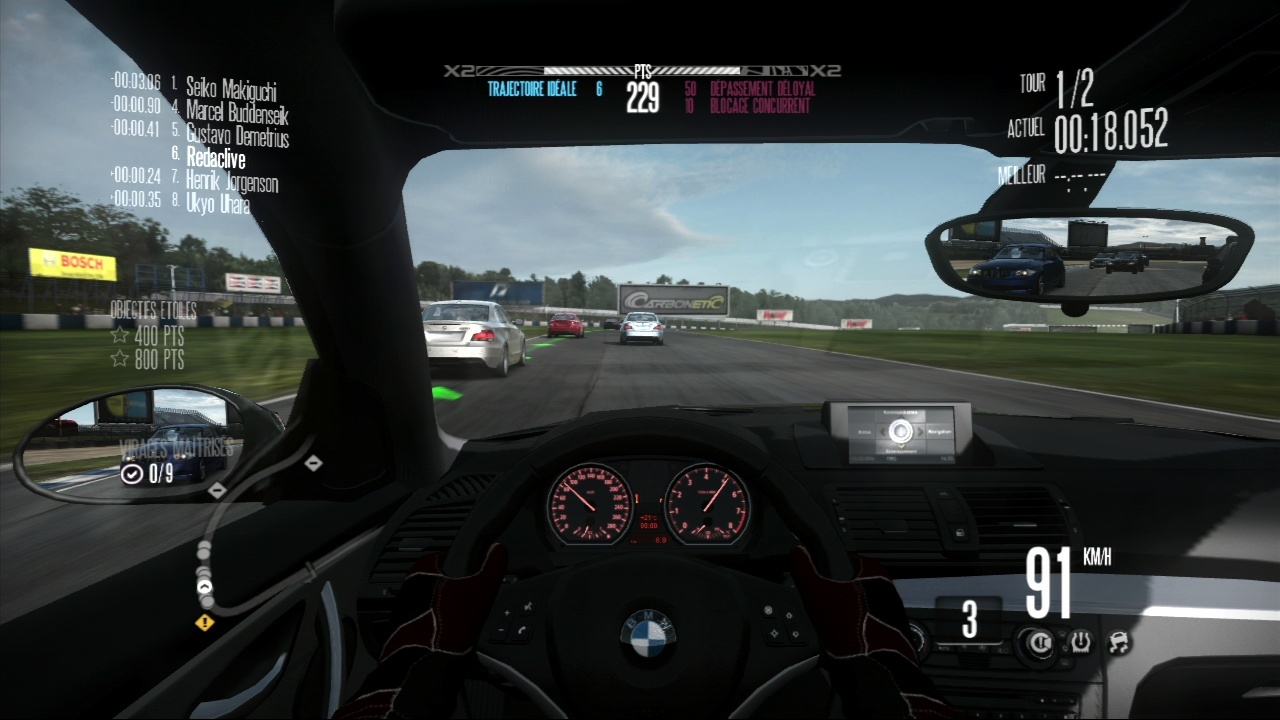The width and height of the screenshot is (1280, 720).
Task: Select Henrik Jorgenson in the position list
Action: [232, 182]
